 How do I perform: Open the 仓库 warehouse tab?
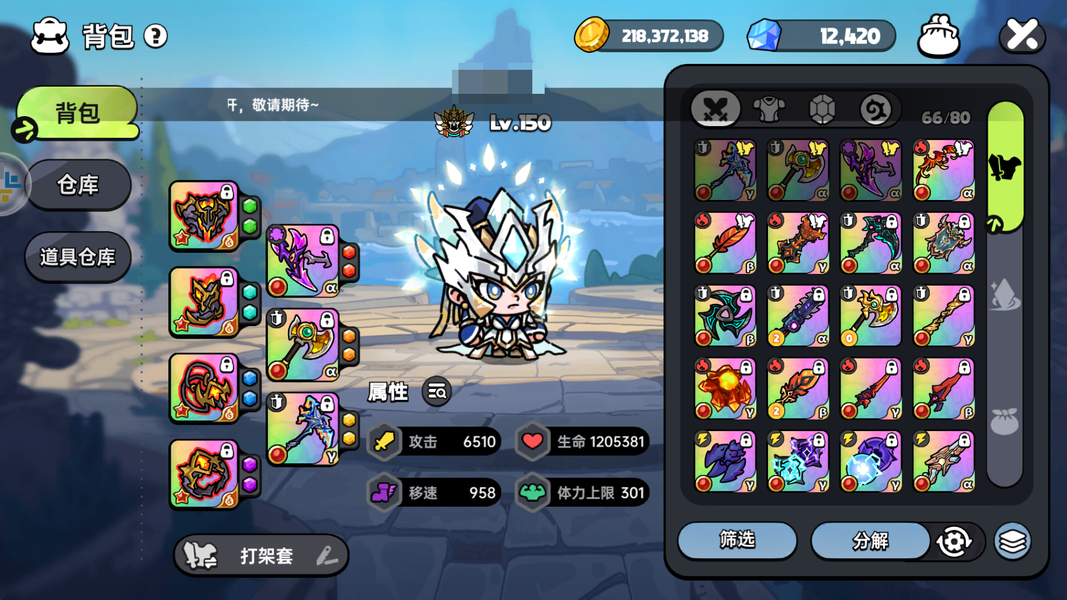(x=78, y=185)
